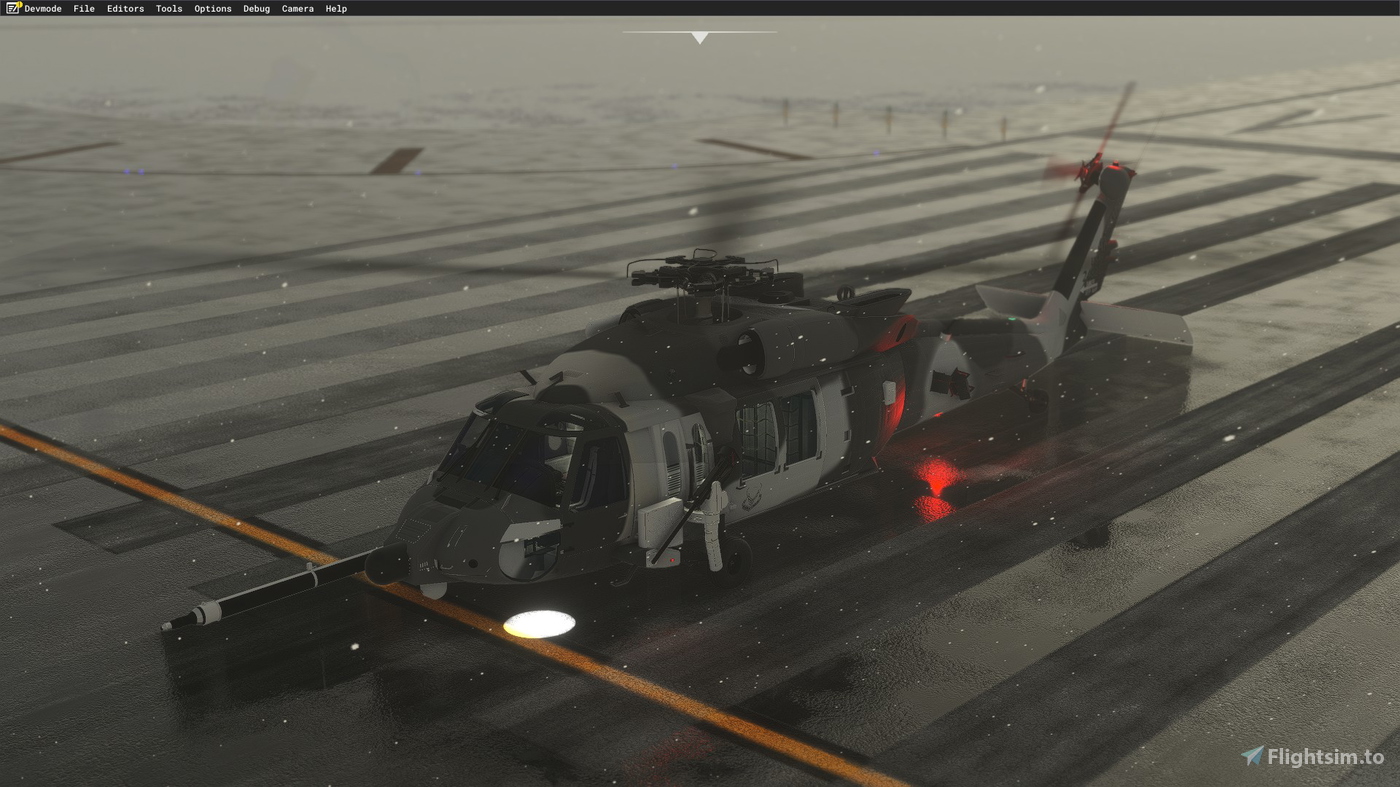Click the Devmode pencil notification icon
This screenshot has height=787, width=1400.
coord(14,8)
